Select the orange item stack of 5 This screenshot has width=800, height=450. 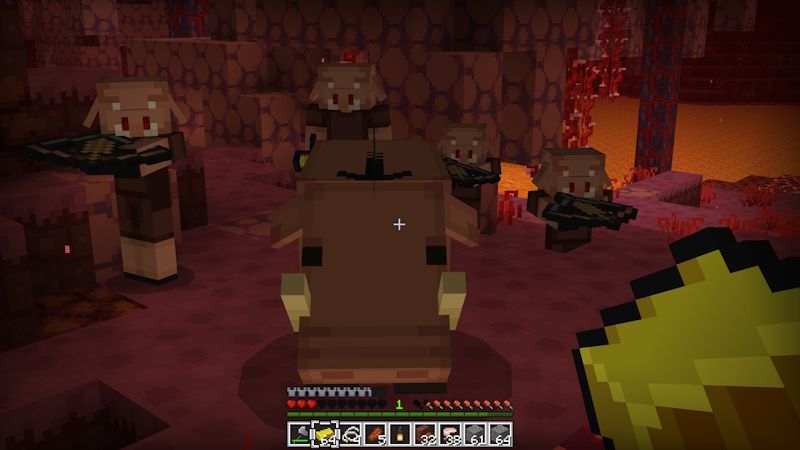(375, 434)
